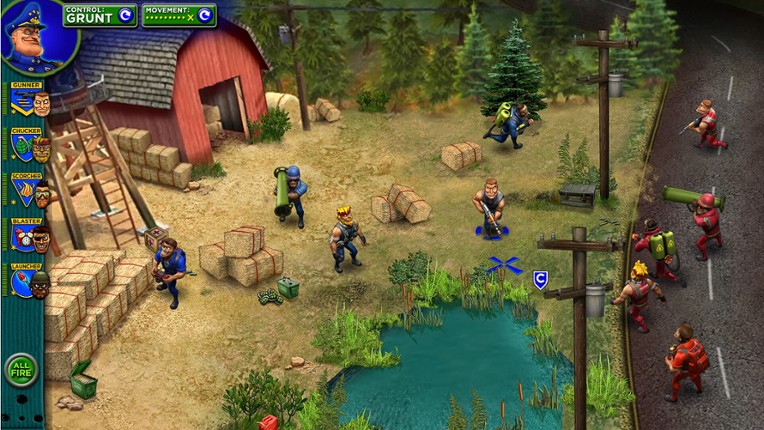Click the green All Fire button
This screenshot has height=430, width=764.
[x=21, y=370]
